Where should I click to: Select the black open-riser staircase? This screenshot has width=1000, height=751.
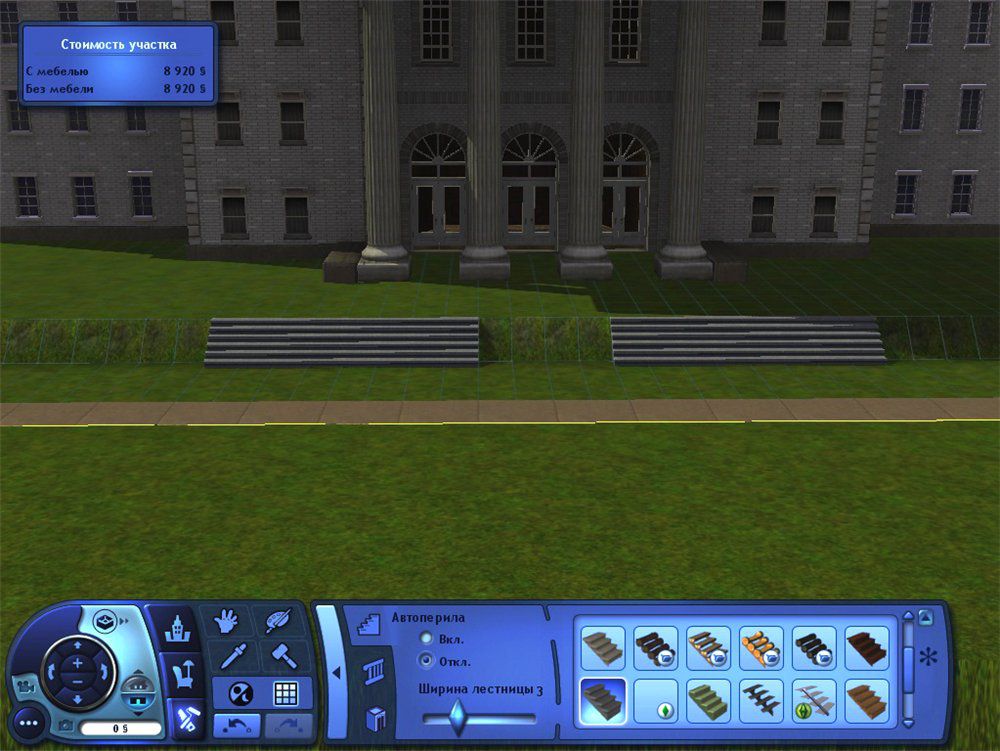pyautogui.click(x=763, y=701)
